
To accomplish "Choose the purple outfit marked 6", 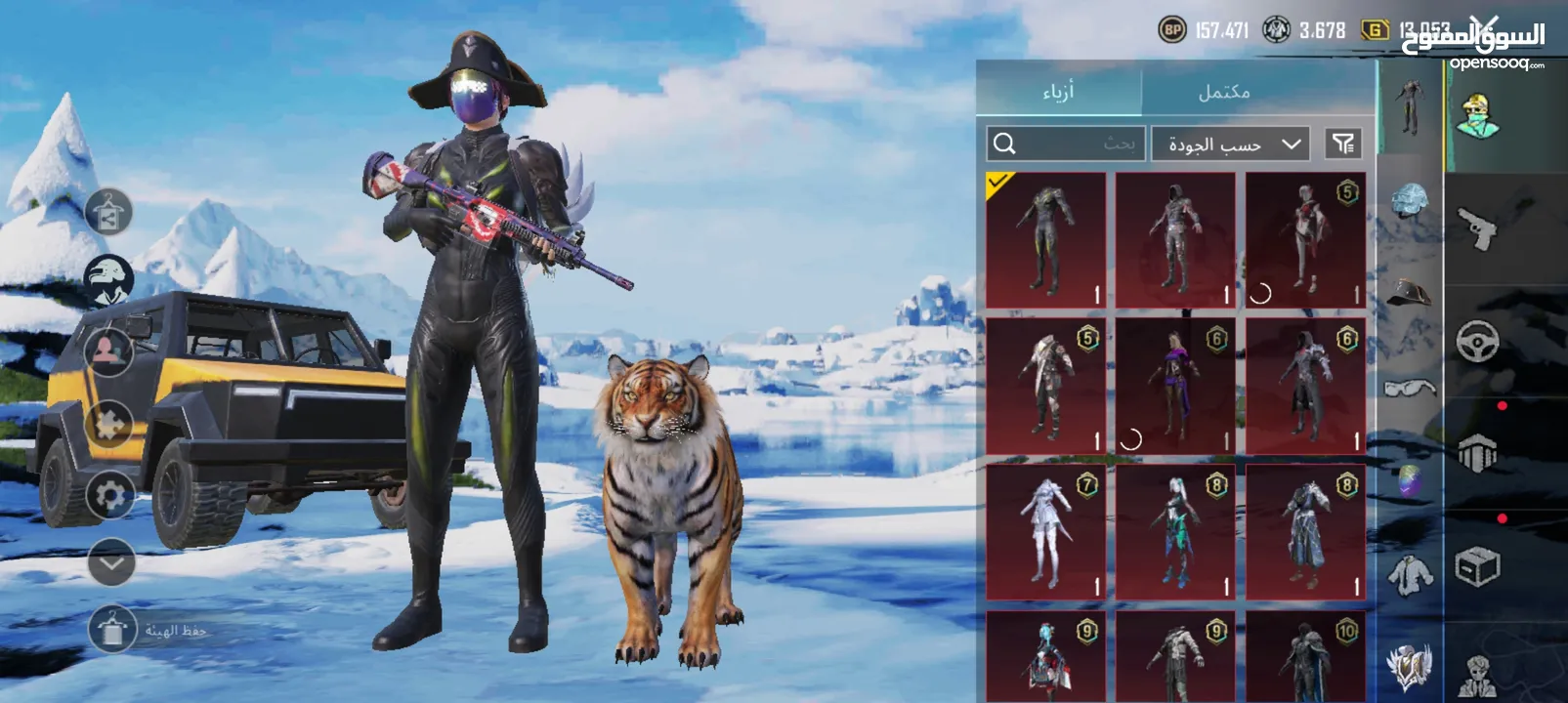I will click(x=1175, y=387).
